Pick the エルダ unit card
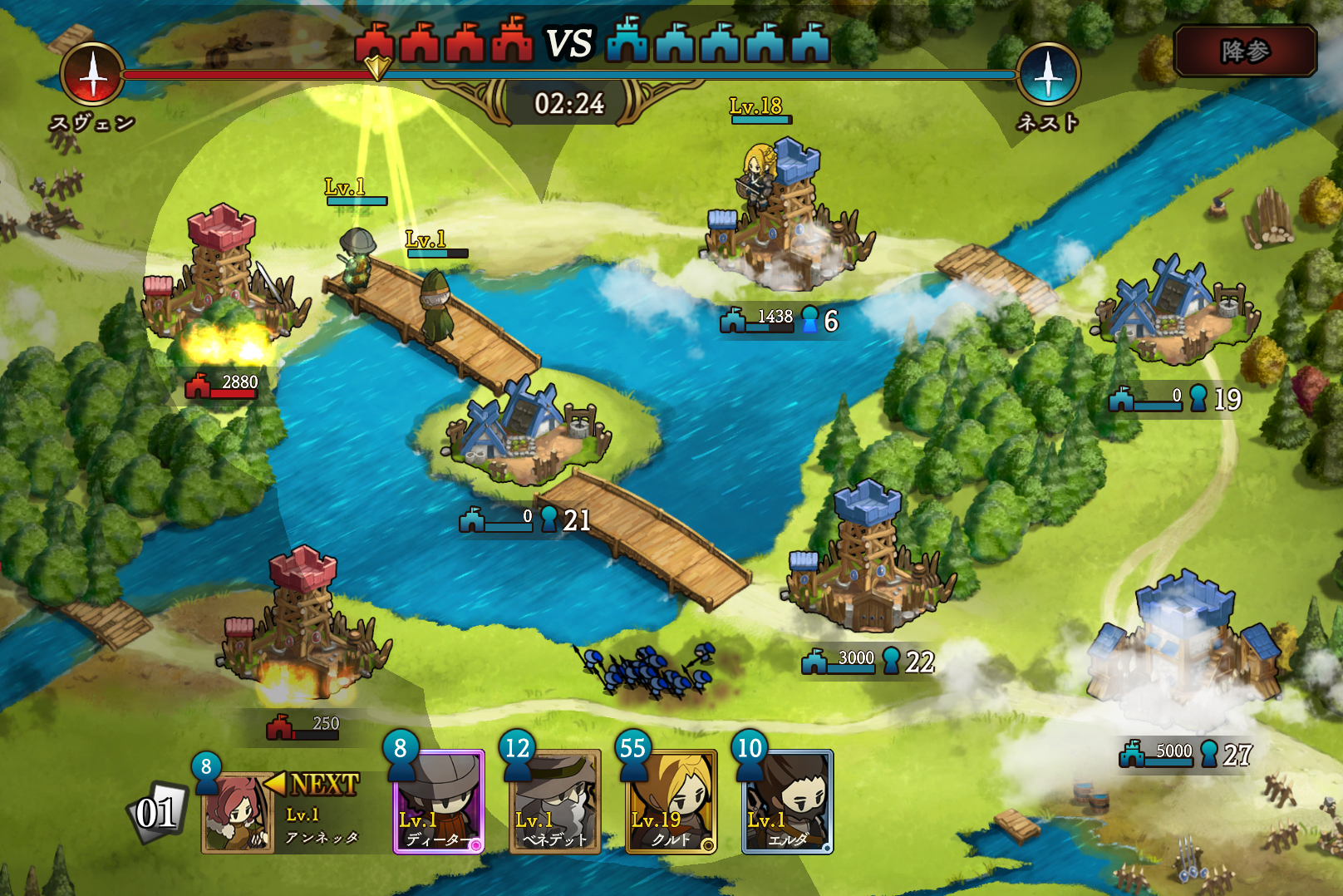The image size is (1343, 896). click(787, 803)
